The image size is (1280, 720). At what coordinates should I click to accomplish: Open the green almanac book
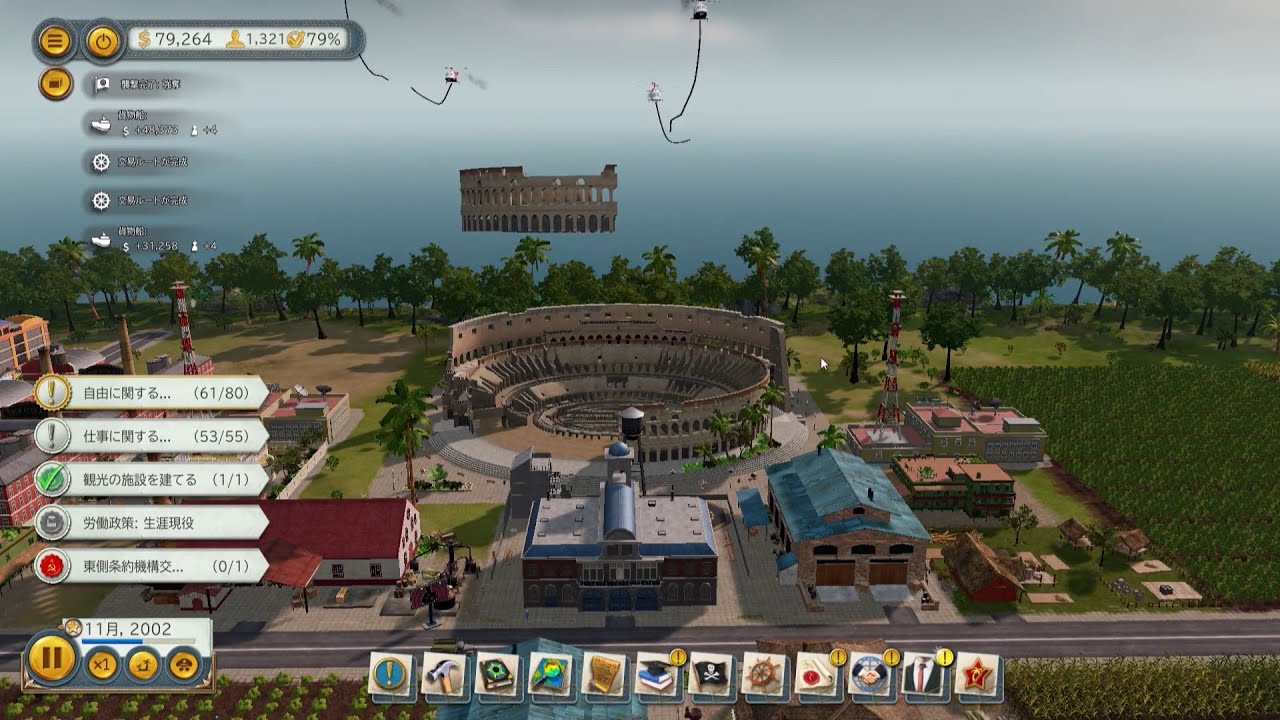[497, 674]
